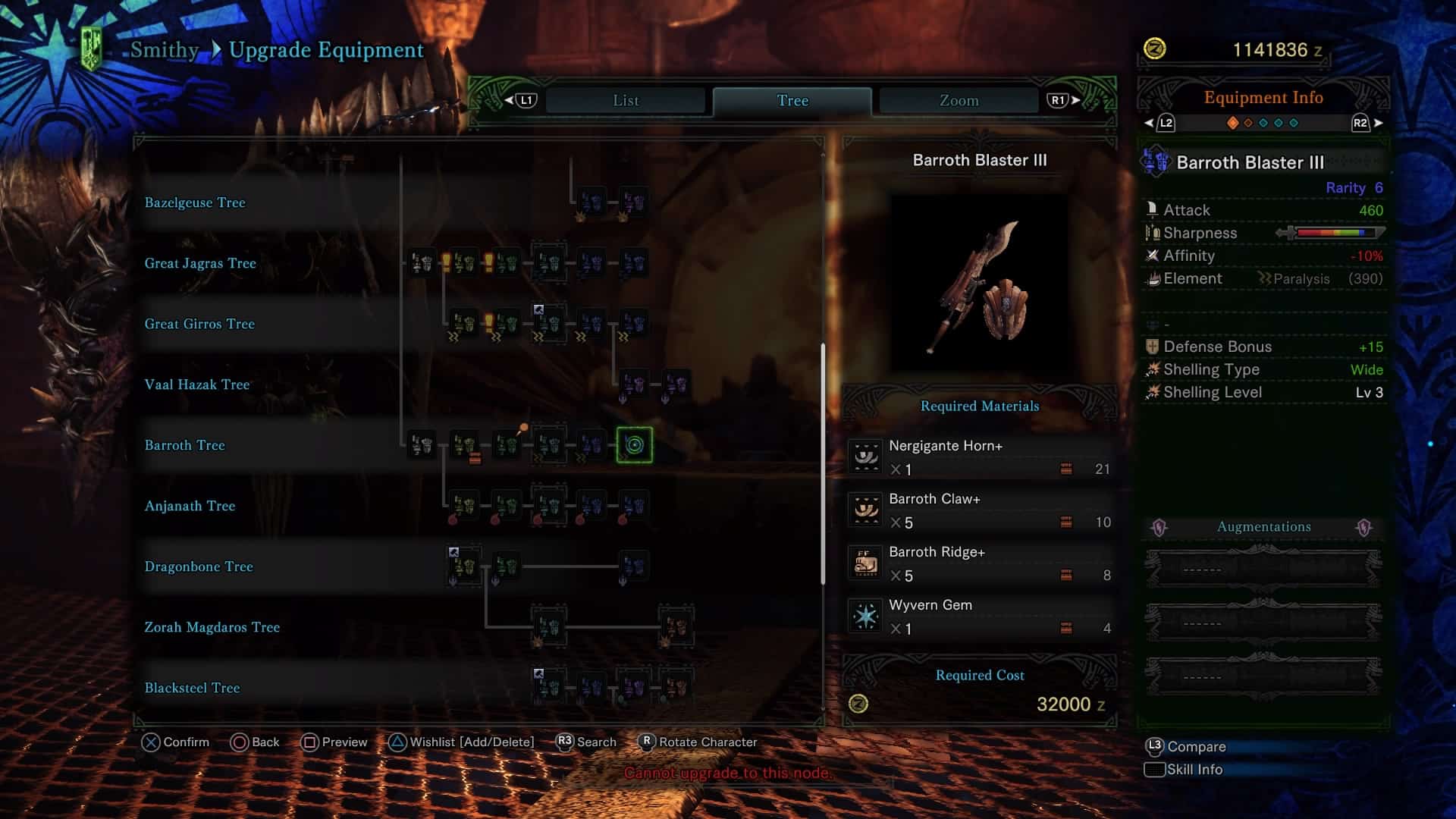Click the Shelling Type icon
This screenshot has height=819, width=1456.
pyautogui.click(x=1153, y=369)
